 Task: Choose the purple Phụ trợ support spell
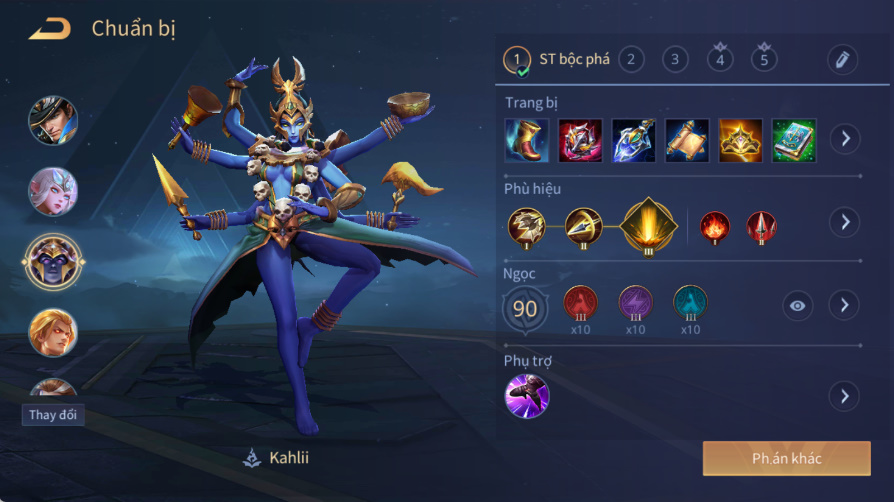pos(527,395)
